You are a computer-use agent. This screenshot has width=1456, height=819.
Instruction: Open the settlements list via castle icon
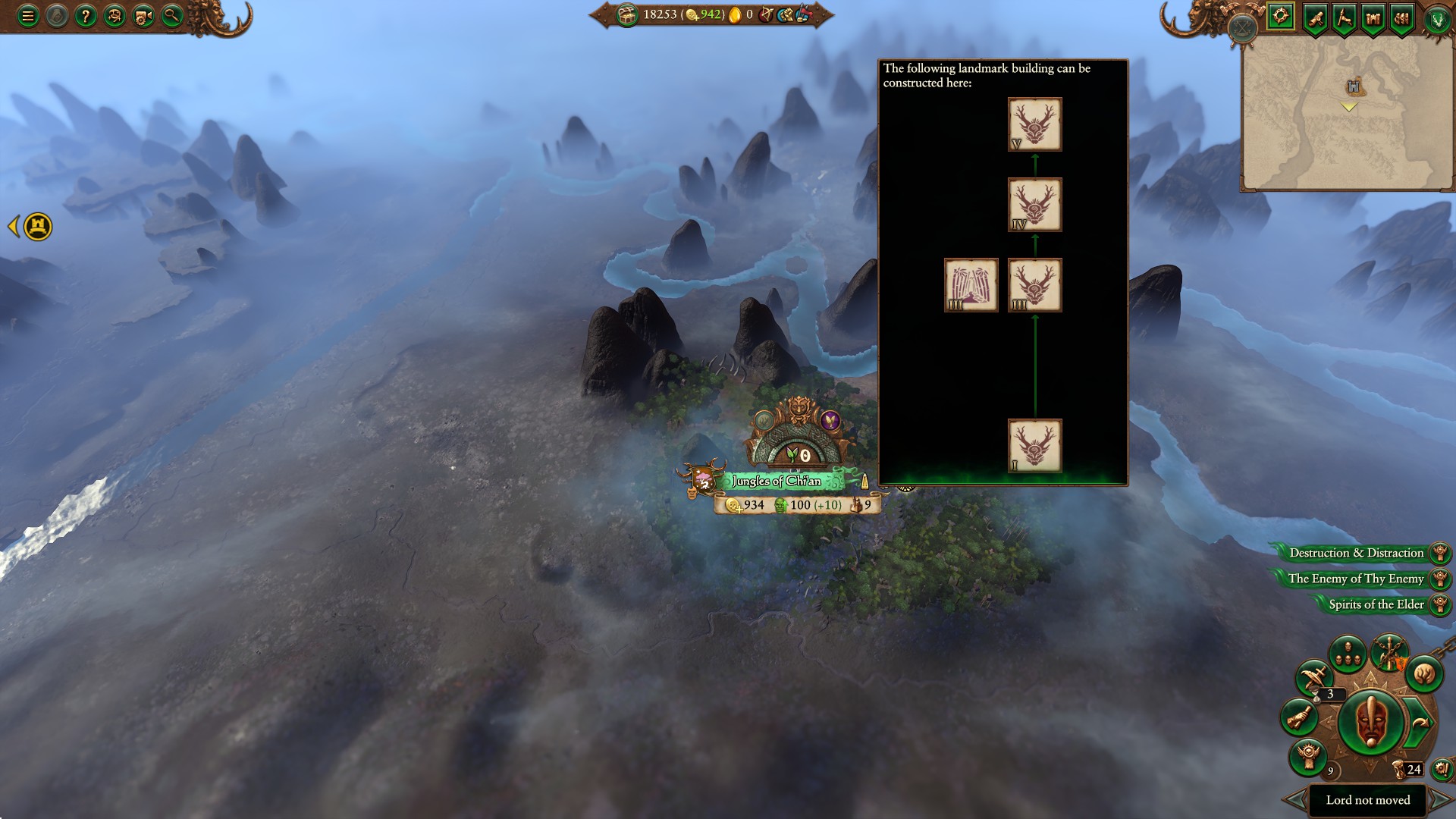(x=1373, y=17)
